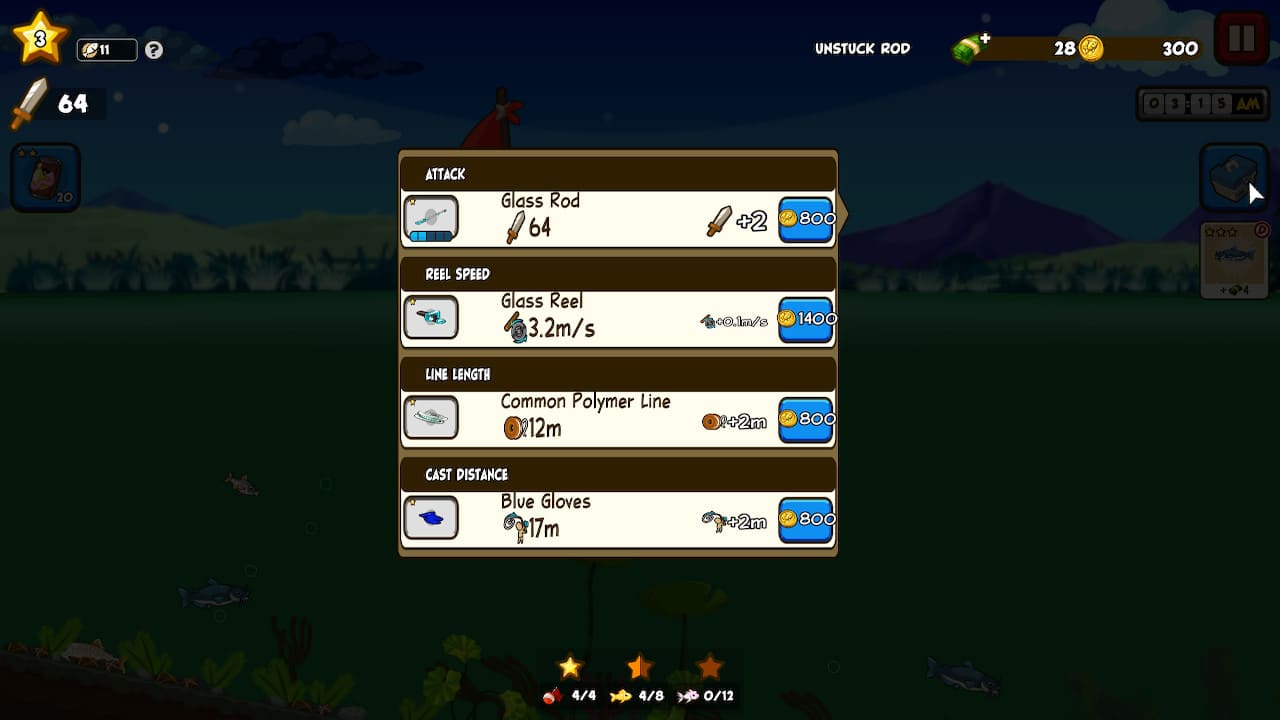Purchase the Glass Reel for 1400 coins
Screen dimensions: 1280x720
(x=805, y=318)
